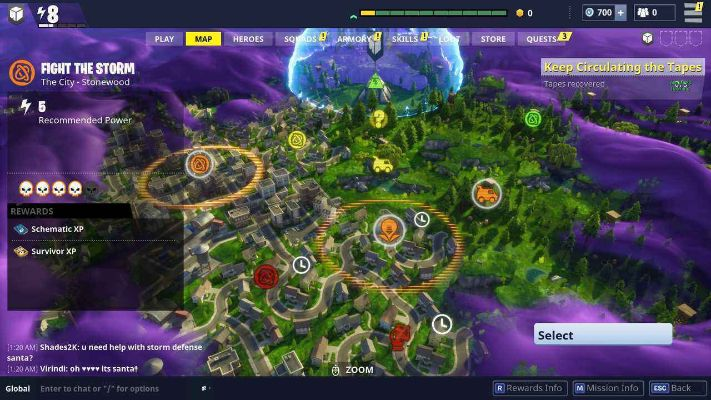Select the yellow question mark mission marker
Image resolution: width=711 pixels, height=400 pixels.
[x=378, y=119]
